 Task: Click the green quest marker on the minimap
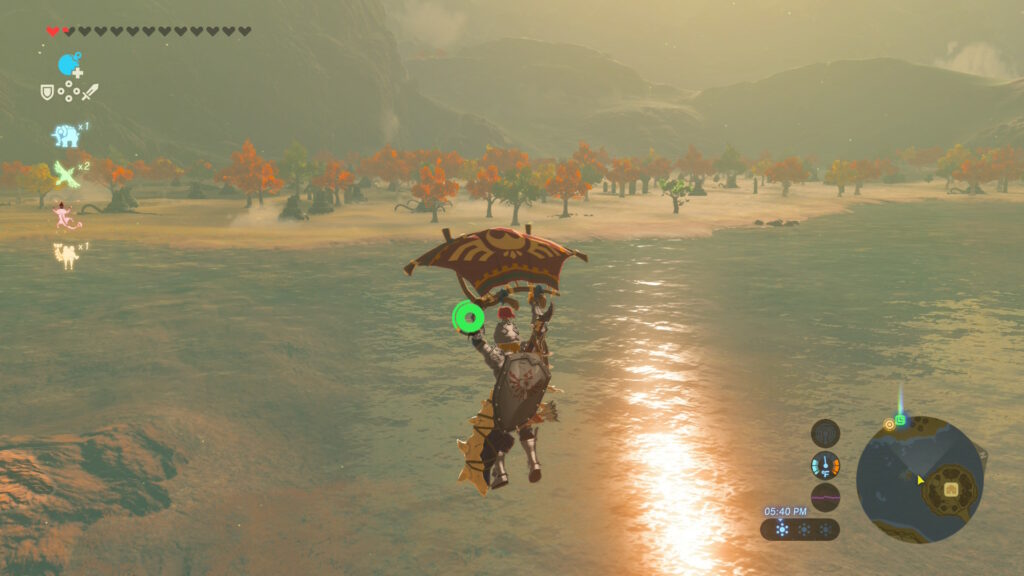click(900, 421)
